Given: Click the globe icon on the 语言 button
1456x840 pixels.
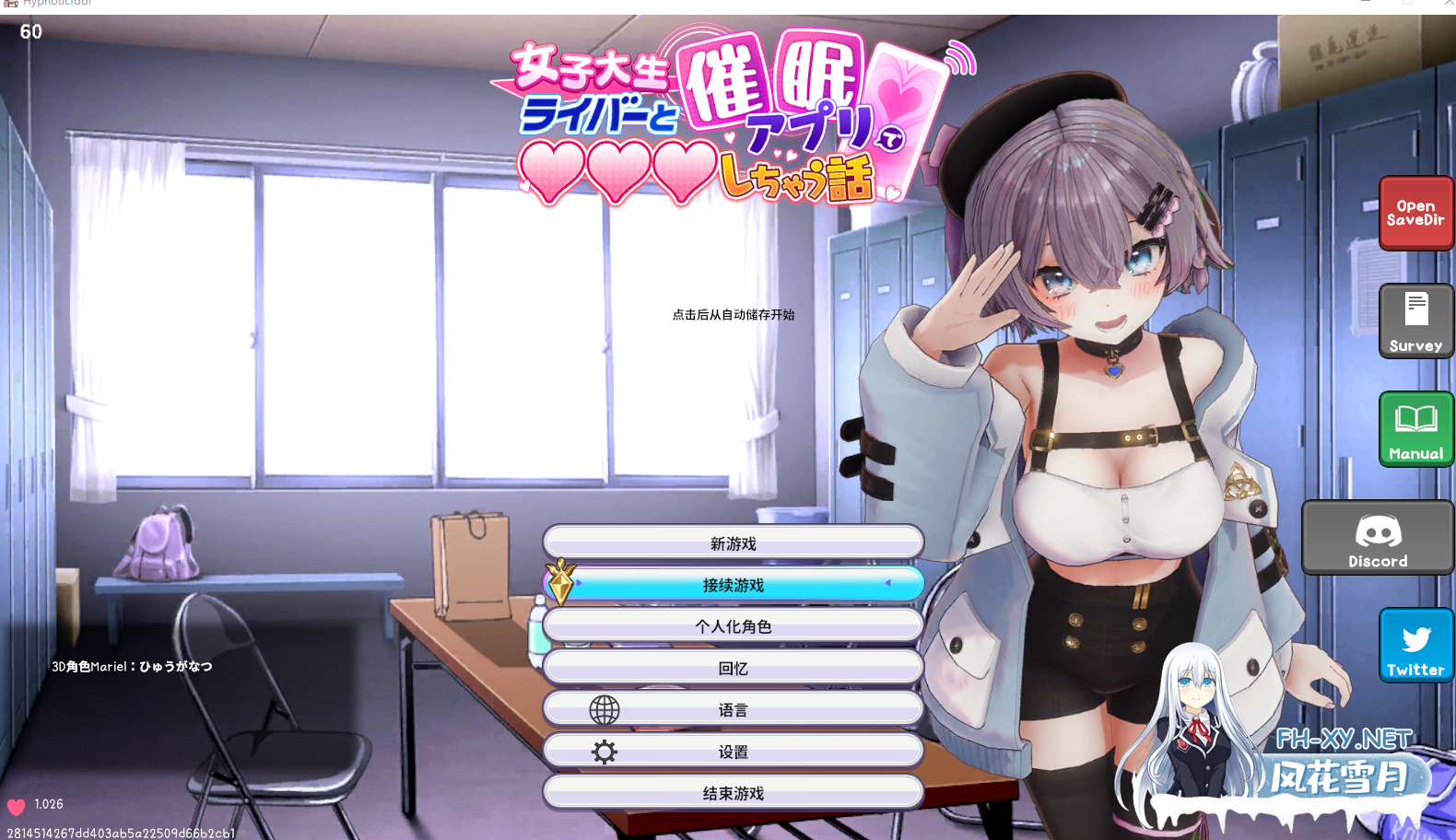Looking at the screenshot, I should point(605,708).
